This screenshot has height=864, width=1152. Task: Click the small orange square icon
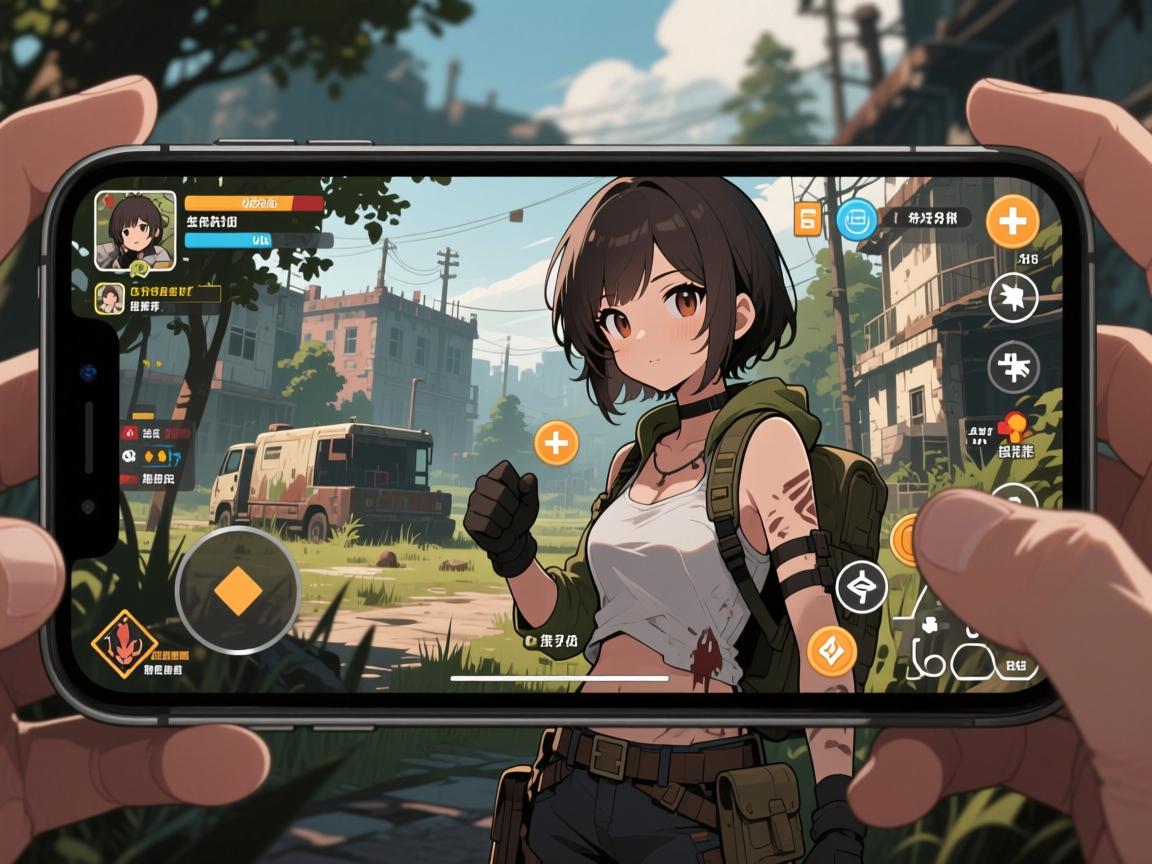pos(807,219)
